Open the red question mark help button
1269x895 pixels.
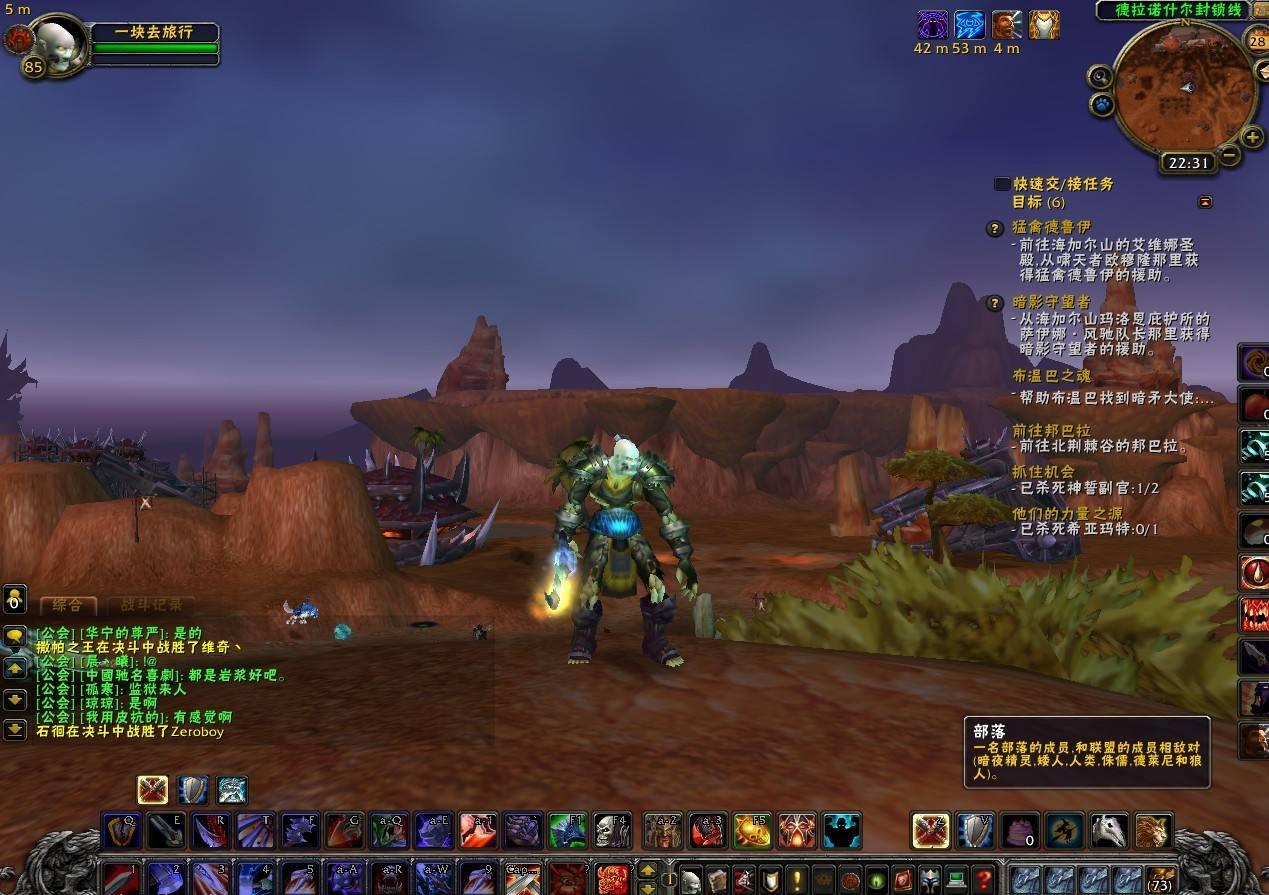(x=984, y=880)
